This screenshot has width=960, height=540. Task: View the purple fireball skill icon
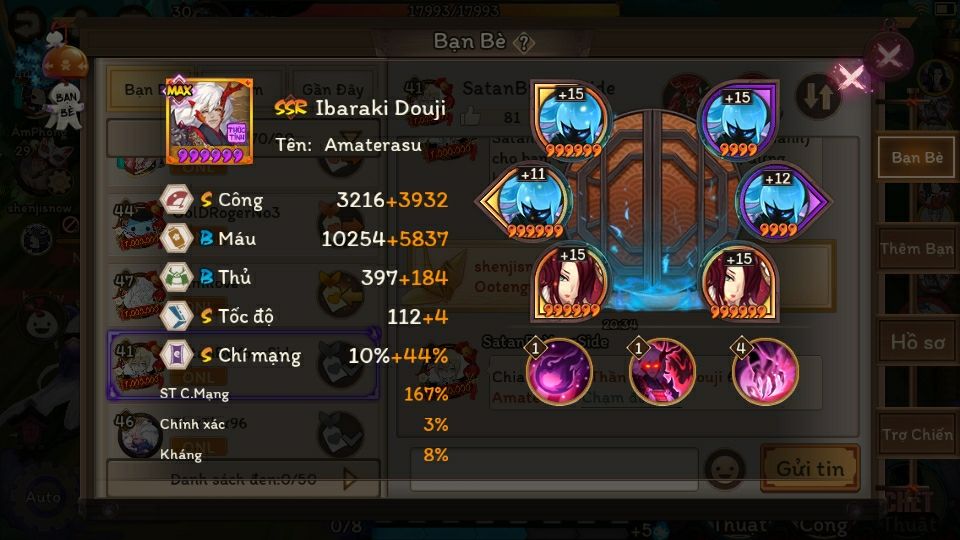pos(558,371)
